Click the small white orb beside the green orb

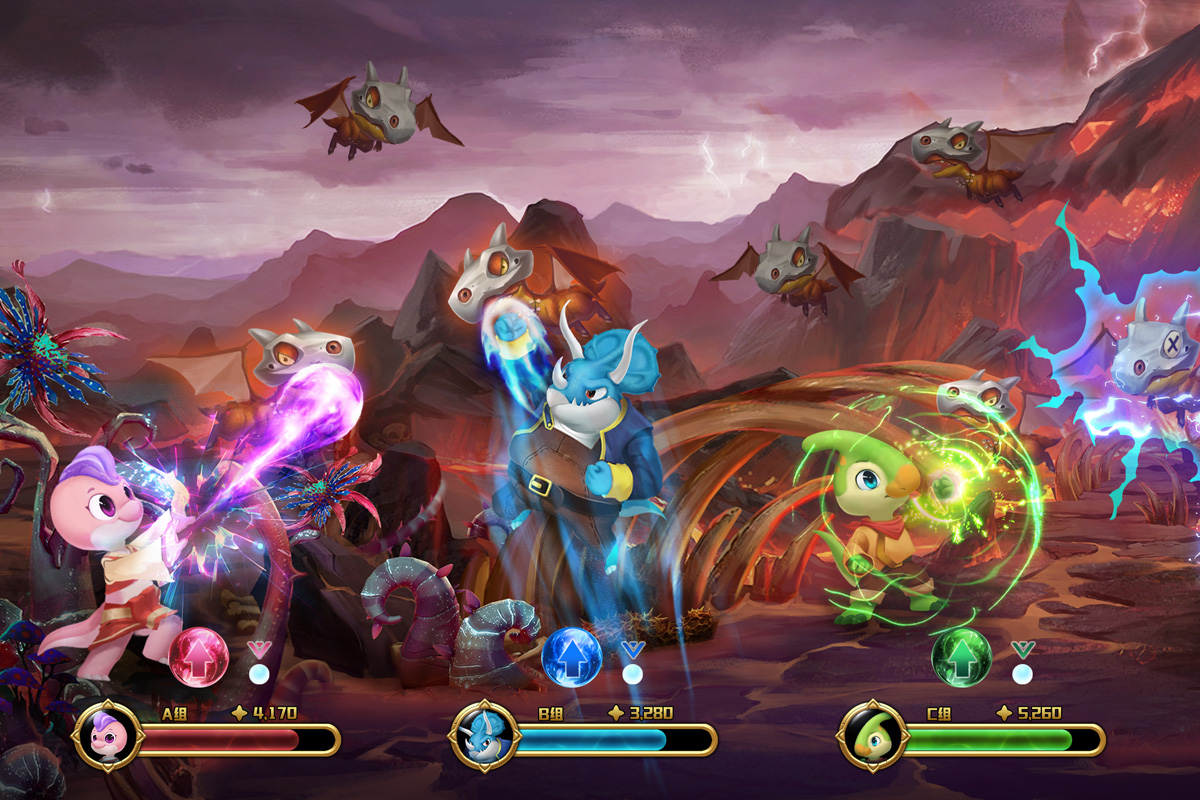[x=1021, y=673]
